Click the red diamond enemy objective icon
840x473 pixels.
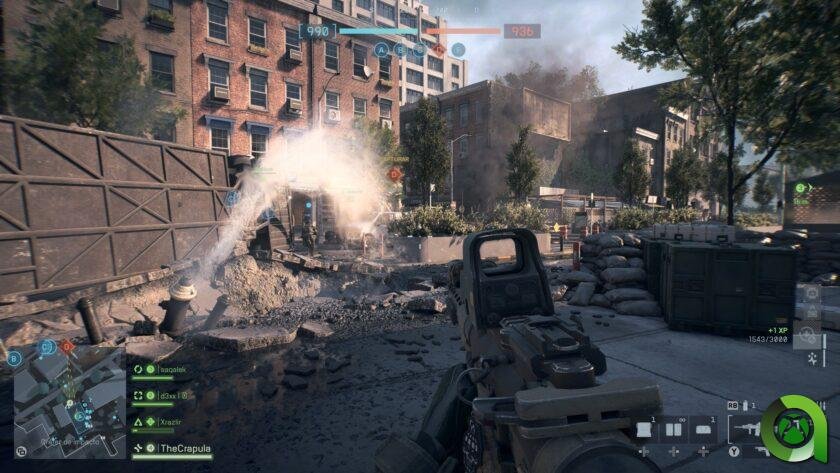tap(438, 49)
